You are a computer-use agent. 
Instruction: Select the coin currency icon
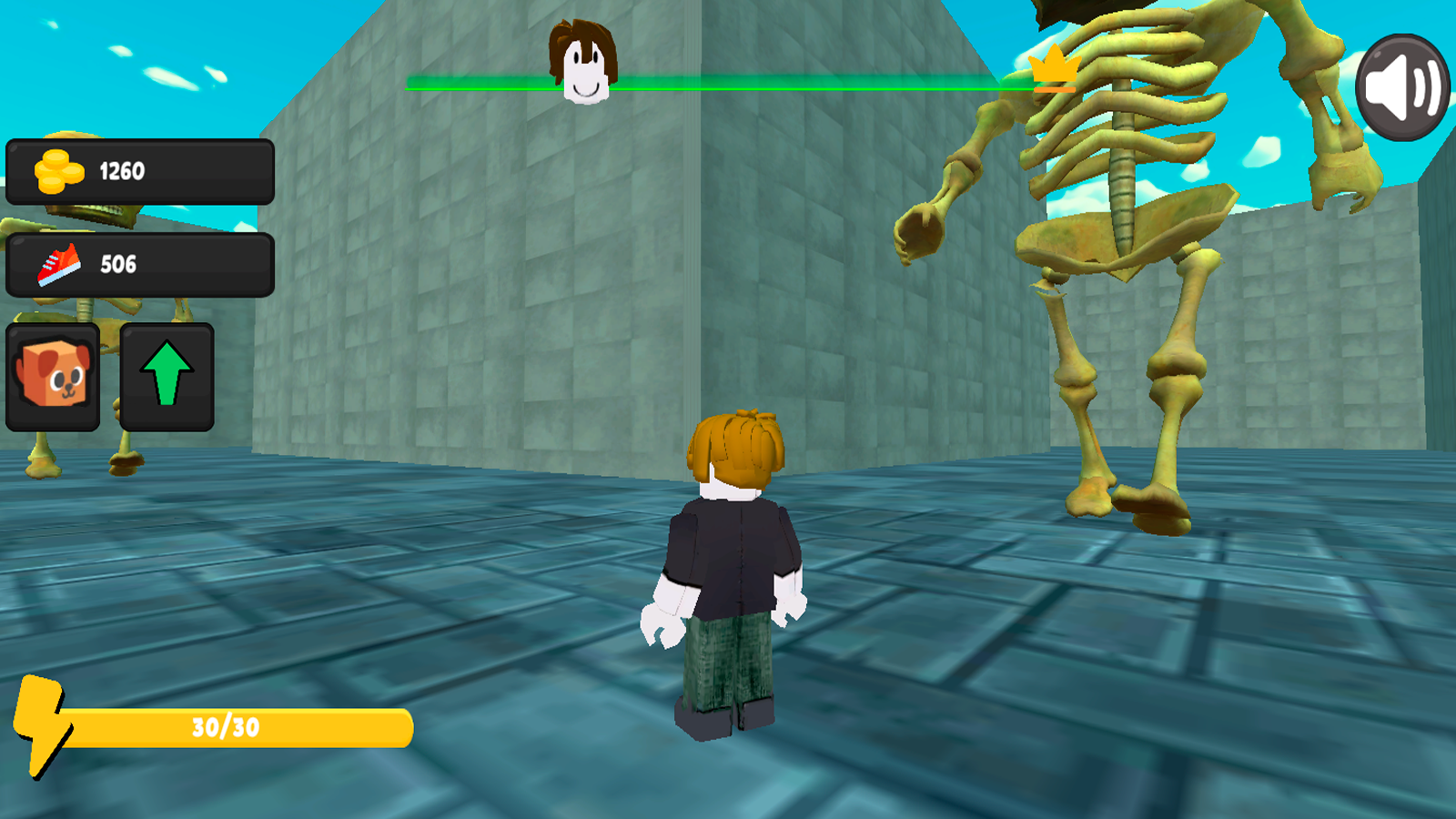56,169
